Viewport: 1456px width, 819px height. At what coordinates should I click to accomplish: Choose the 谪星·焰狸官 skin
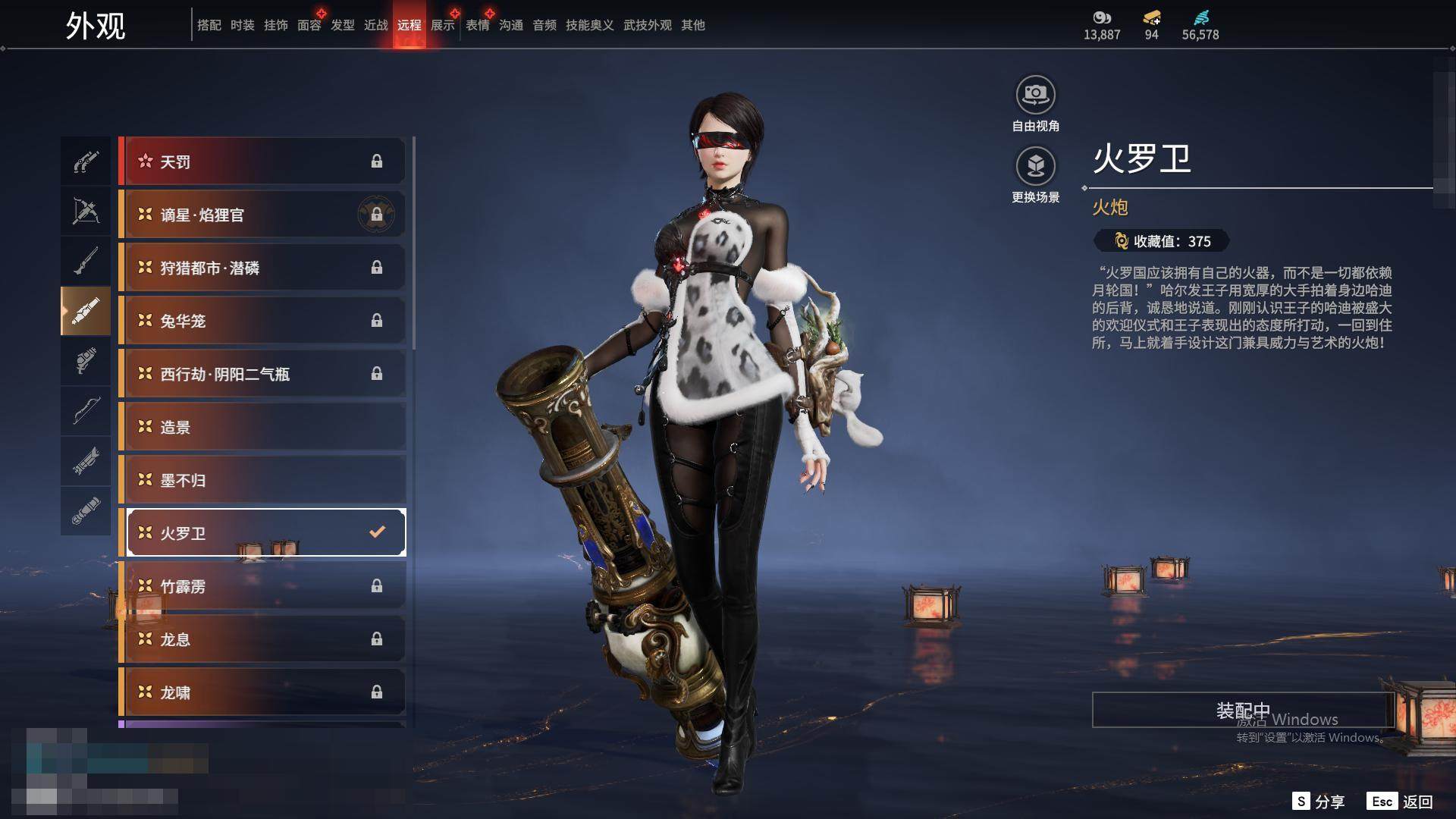(x=262, y=215)
